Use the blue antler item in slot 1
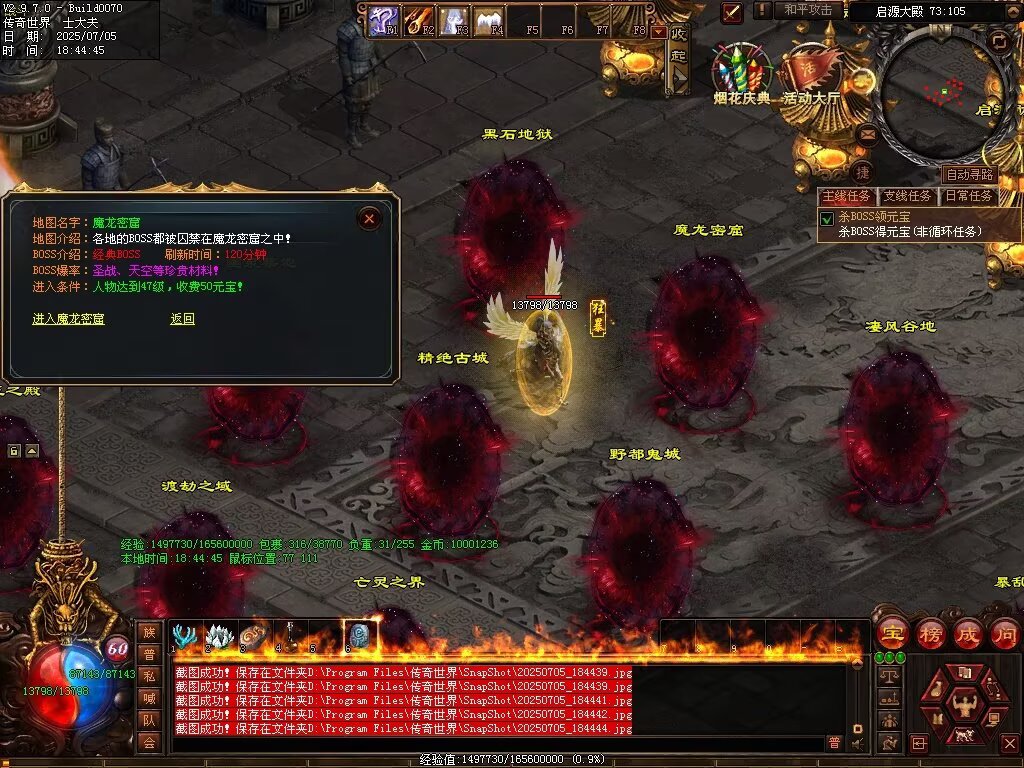The height and width of the screenshot is (768, 1024). point(184,636)
